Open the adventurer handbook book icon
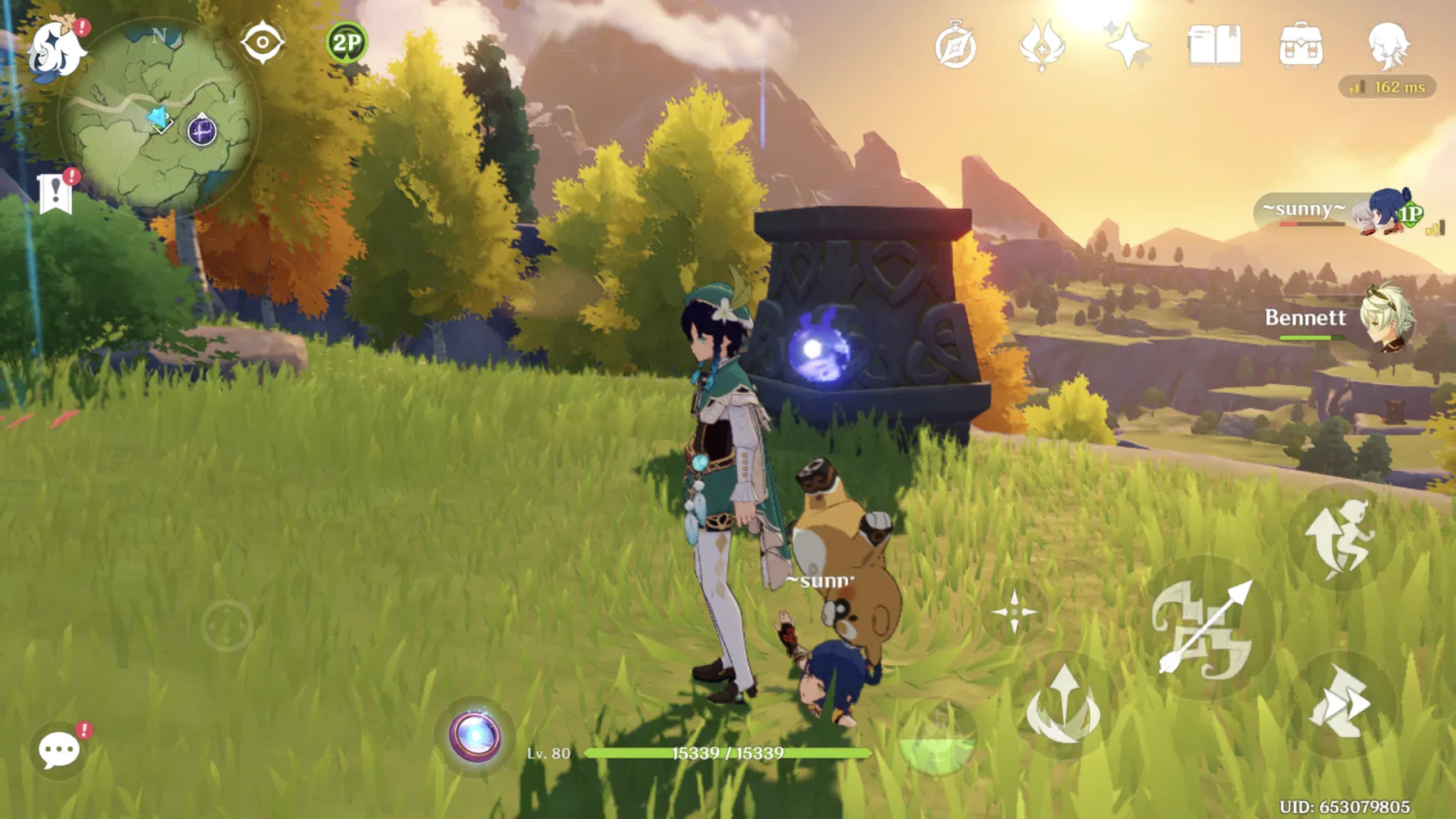This screenshot has height=819, width=1456. coord(1214,45)
